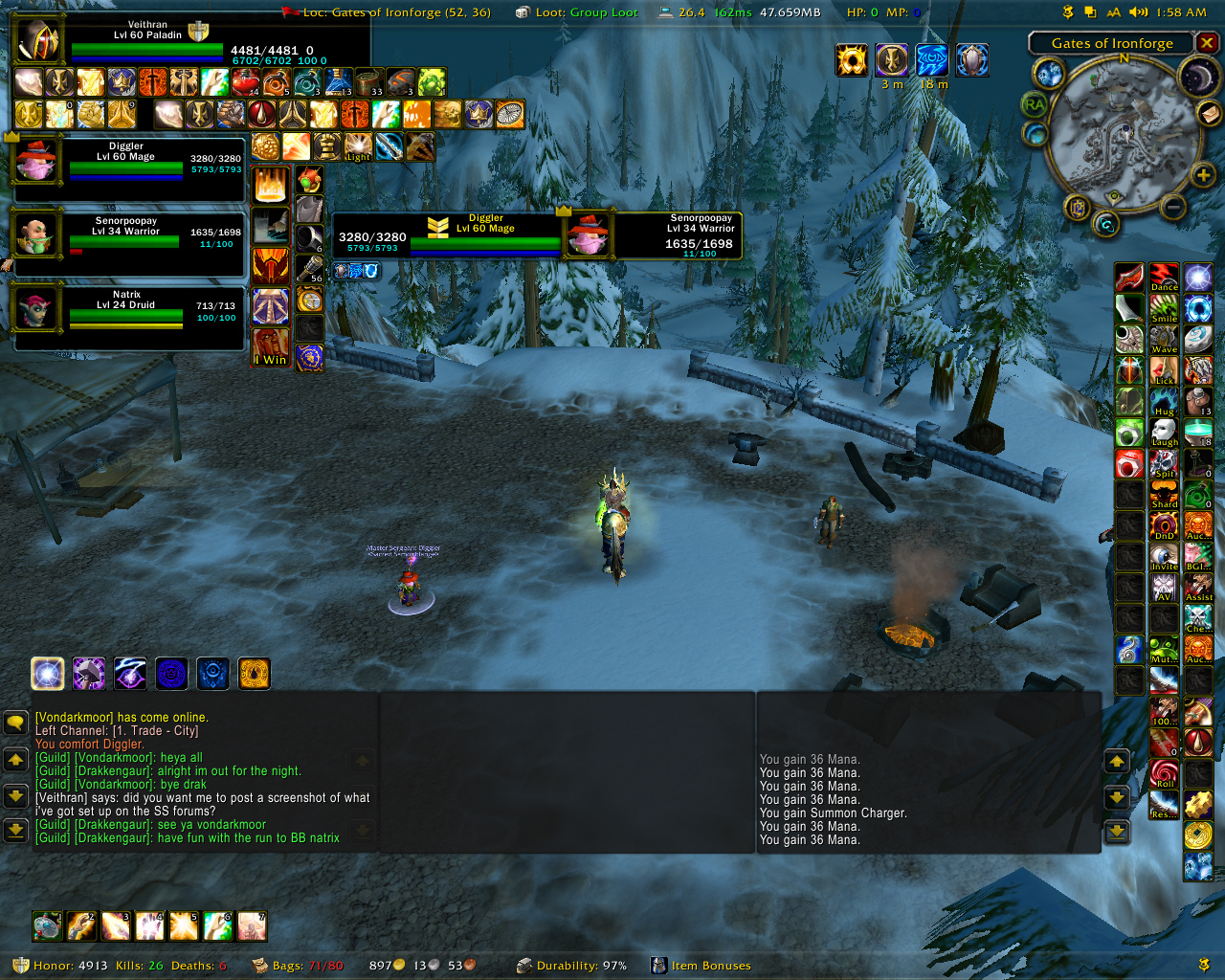Open the mail envelope icon by the minimap
Image resolution: width=1225 pixels, height=980 pixels.
tap(1210, 114)
